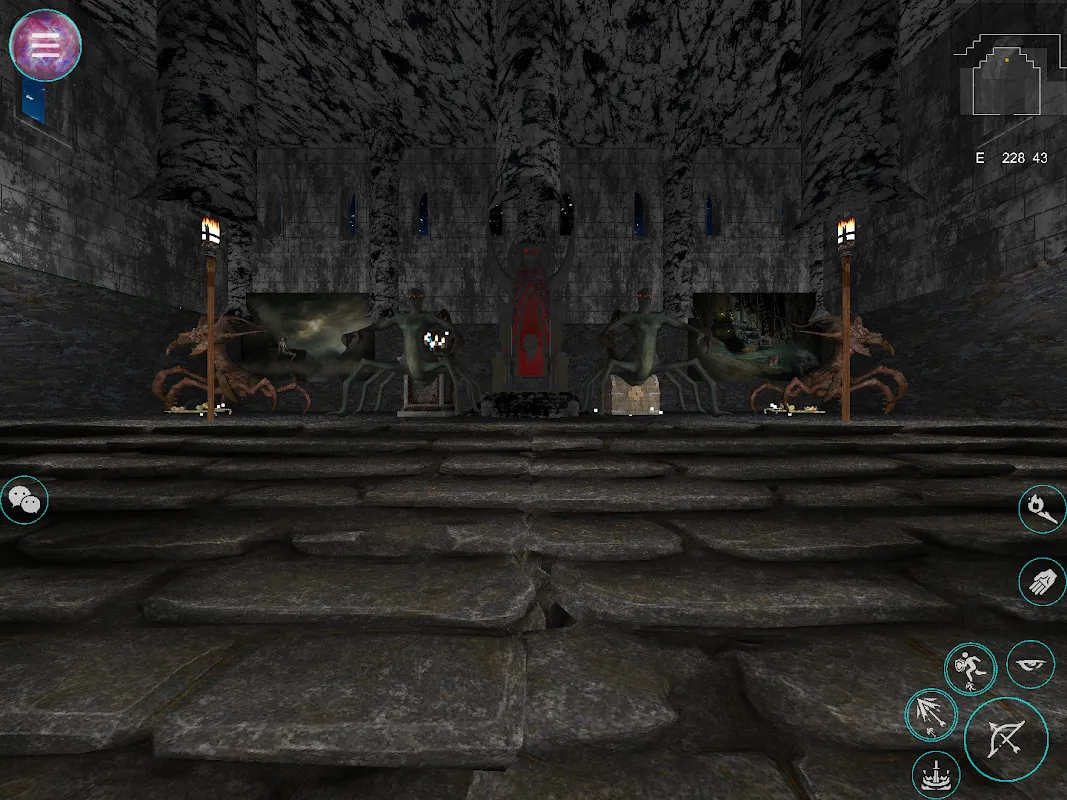Fire the bow attack button
This screenshot has height=800, width=1067.
click(1006, 739)
